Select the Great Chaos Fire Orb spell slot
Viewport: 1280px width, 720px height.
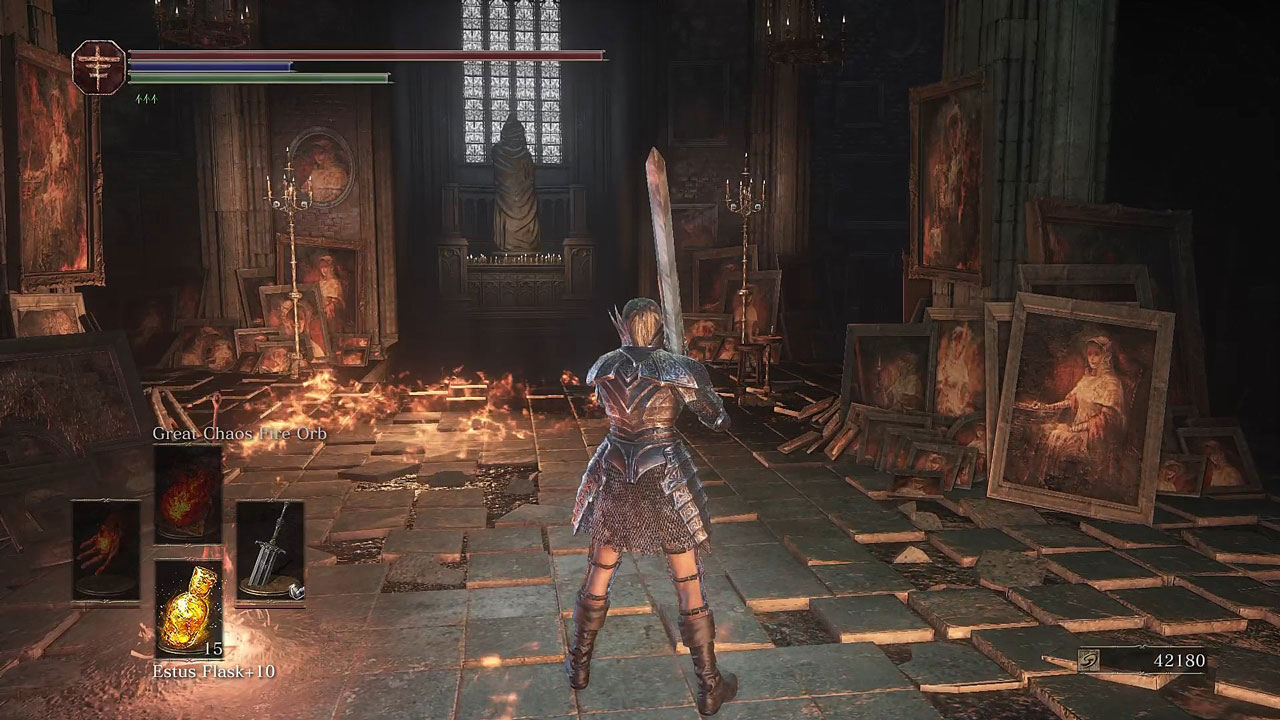coord(188,494)
